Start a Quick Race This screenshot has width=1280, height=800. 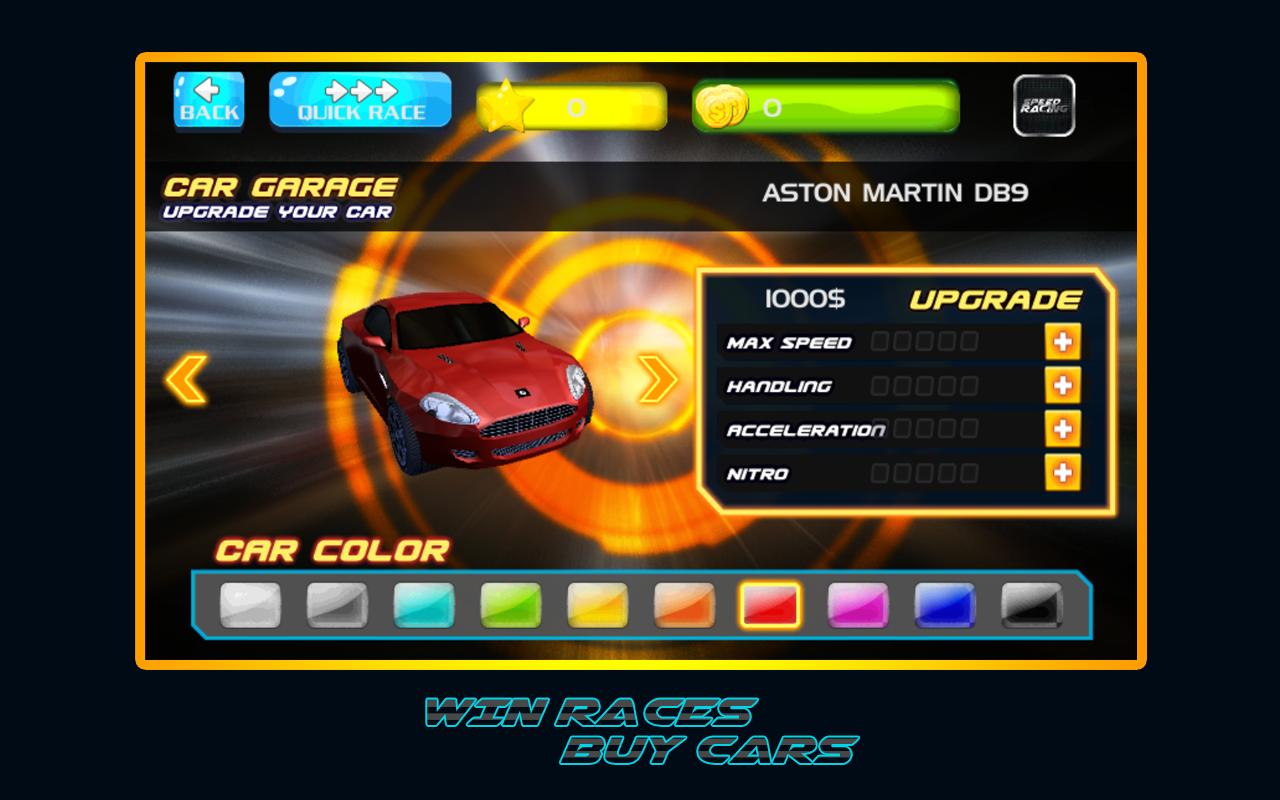[x=360, y=100]
